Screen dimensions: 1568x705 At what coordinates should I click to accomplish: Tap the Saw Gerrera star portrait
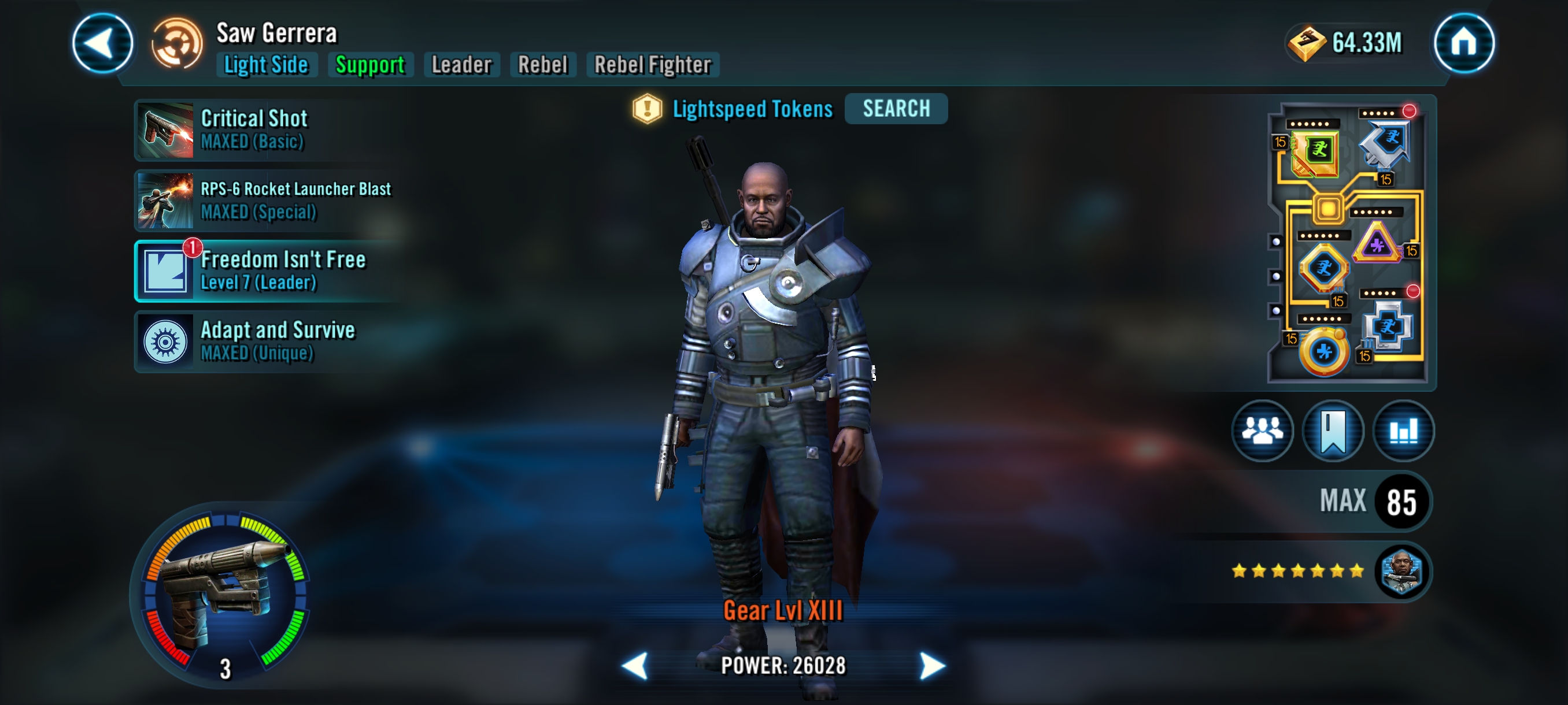(1401, 571)
